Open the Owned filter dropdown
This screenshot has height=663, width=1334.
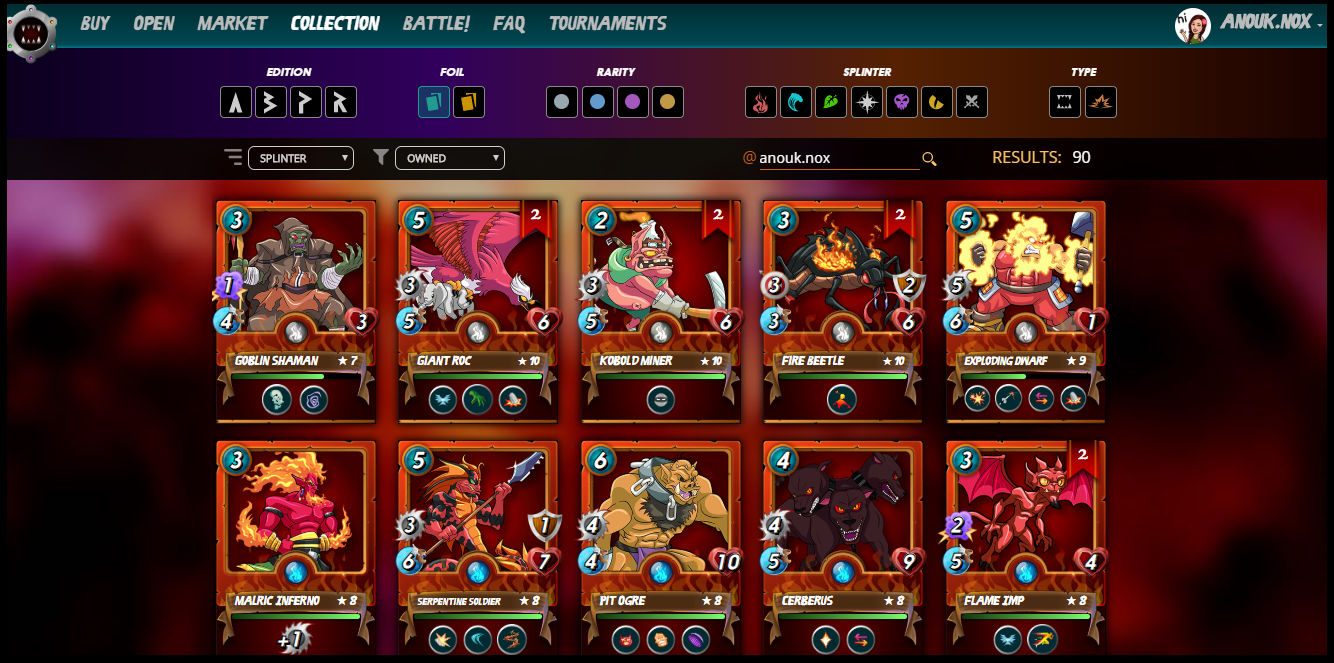[449, 158]
